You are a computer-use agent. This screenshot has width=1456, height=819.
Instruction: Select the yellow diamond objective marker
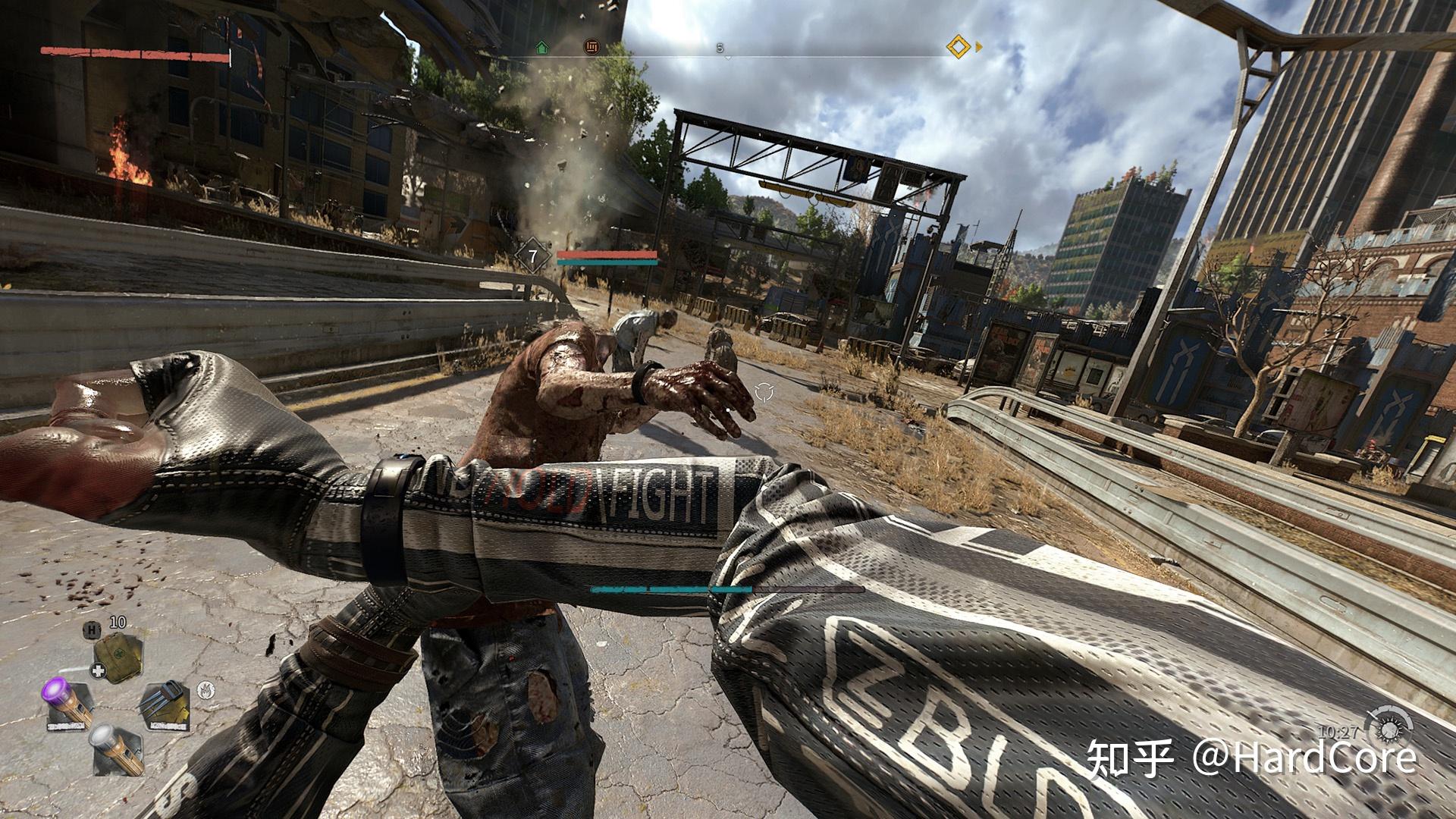pyautogui.click(x=959, y=47)
